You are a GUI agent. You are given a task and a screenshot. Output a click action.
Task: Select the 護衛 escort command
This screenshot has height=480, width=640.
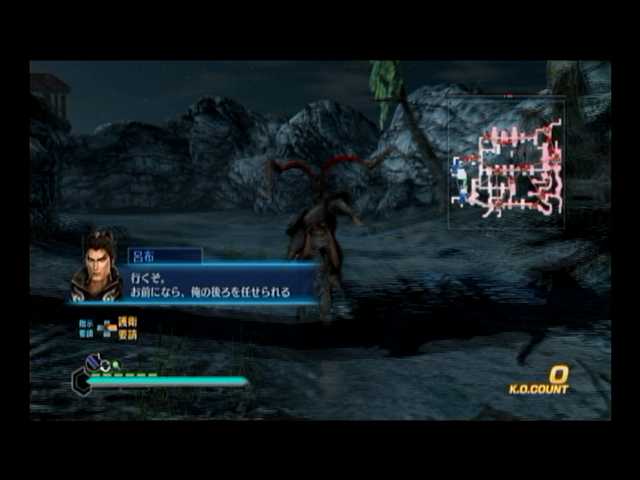pyautogui.click(x=127, y=322)
